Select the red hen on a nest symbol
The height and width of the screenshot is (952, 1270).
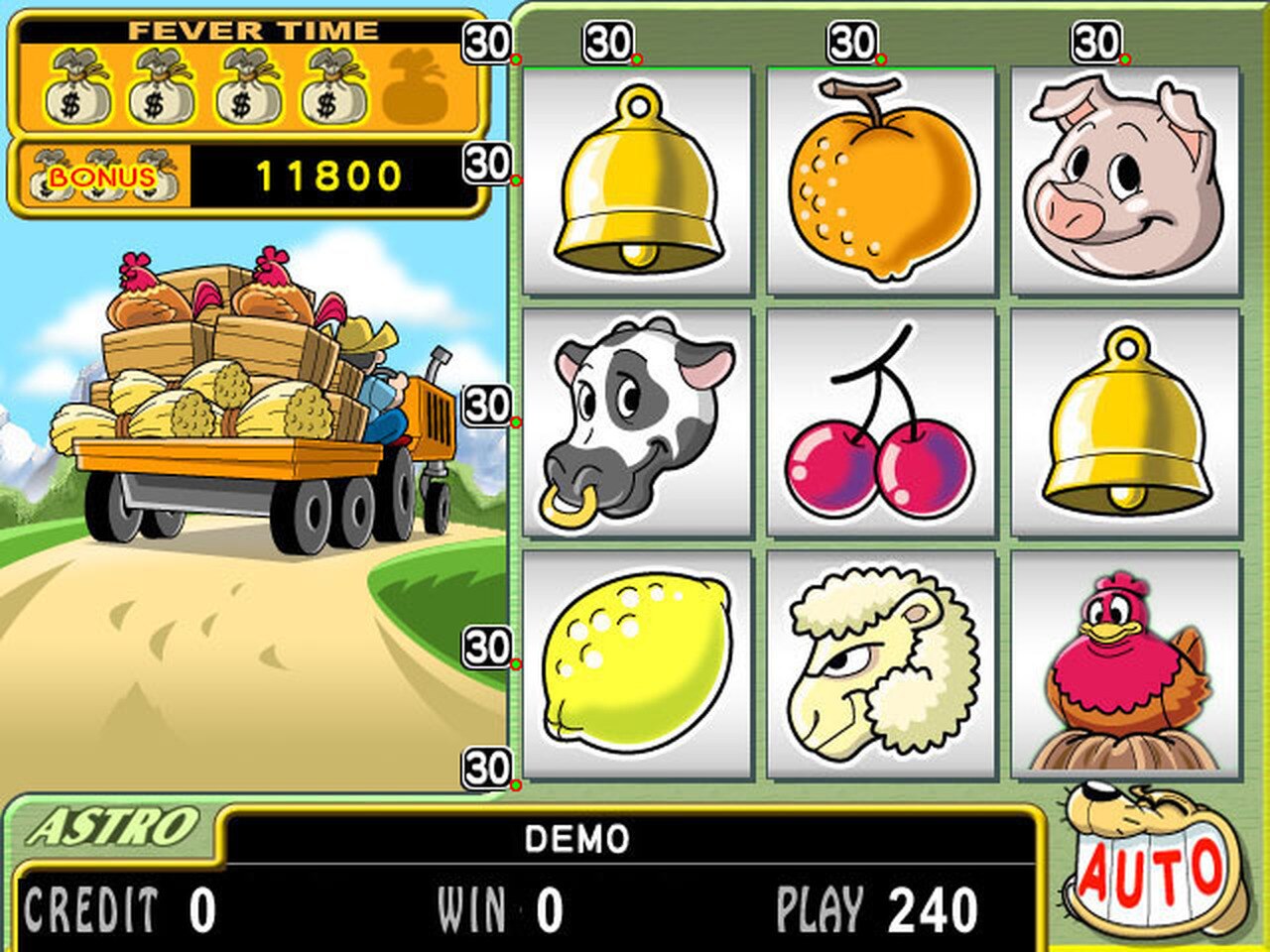(x=1121, y=669)
